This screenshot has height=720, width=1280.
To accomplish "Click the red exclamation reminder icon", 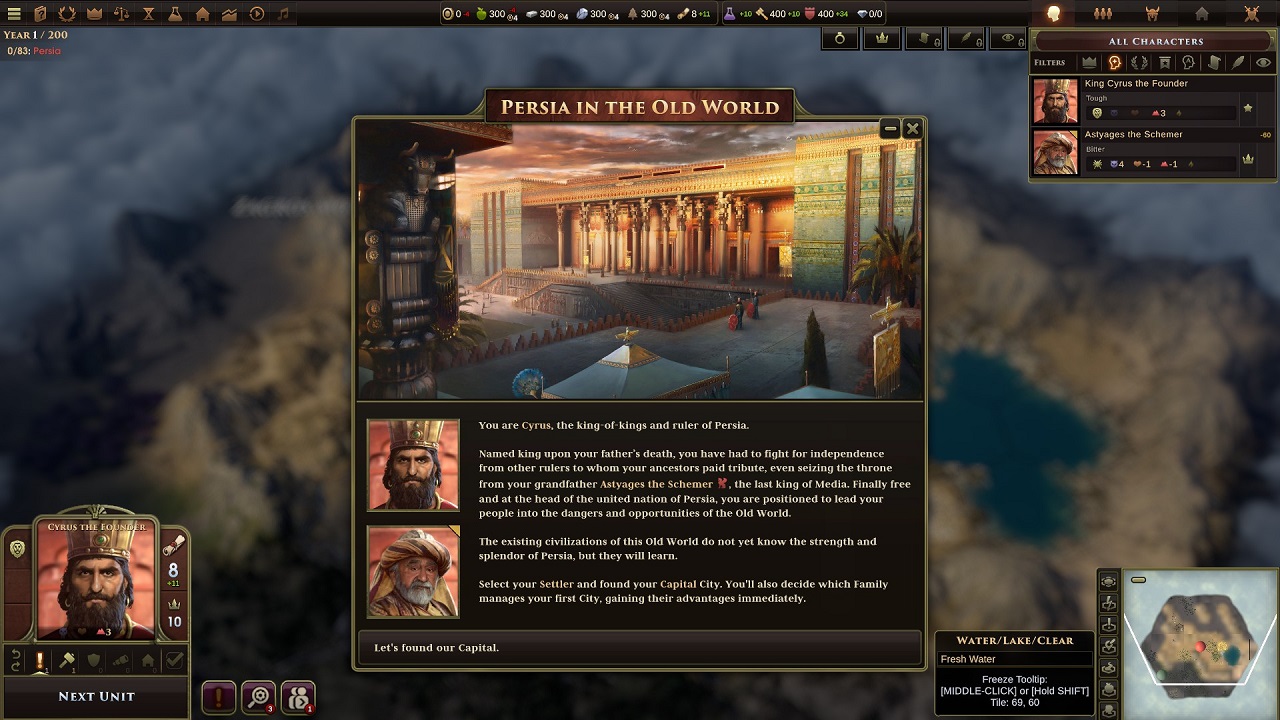I will tap(221, 697).
